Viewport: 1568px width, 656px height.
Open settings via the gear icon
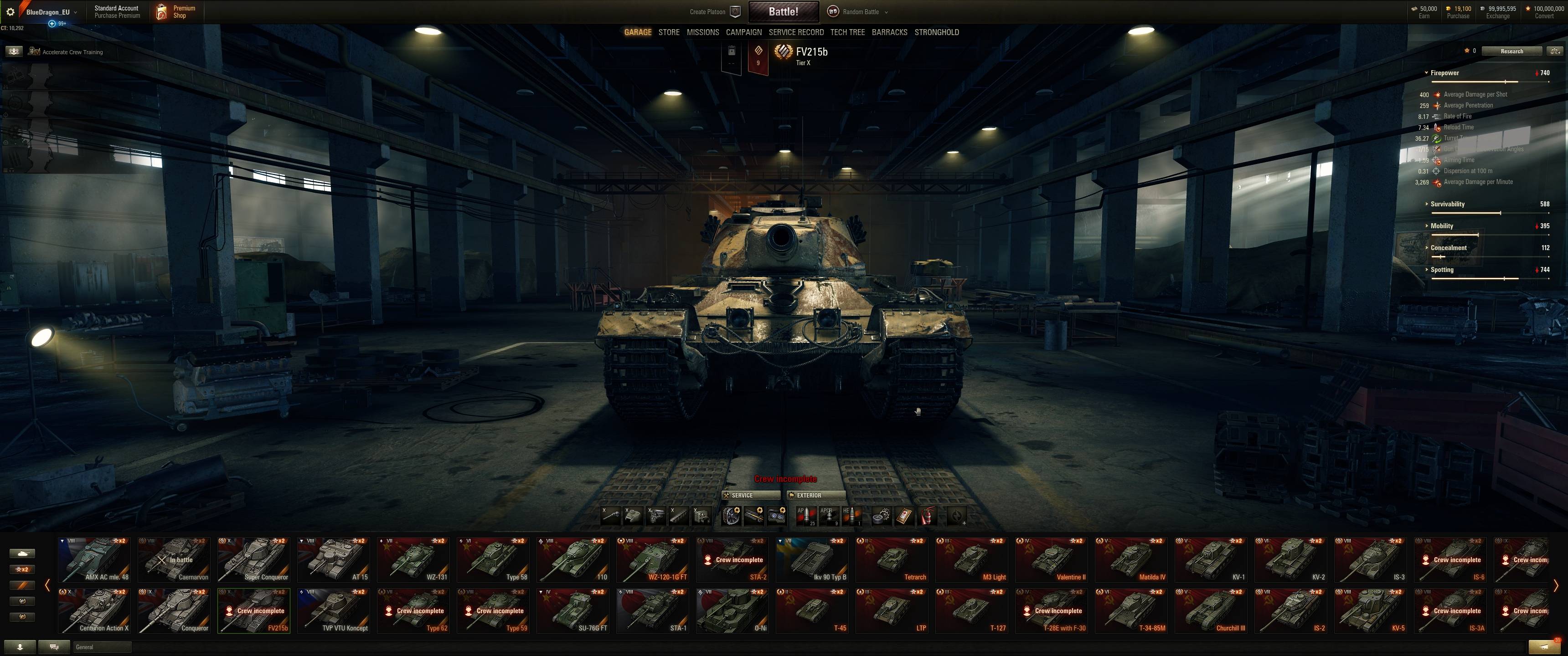[x=10, y=11]
